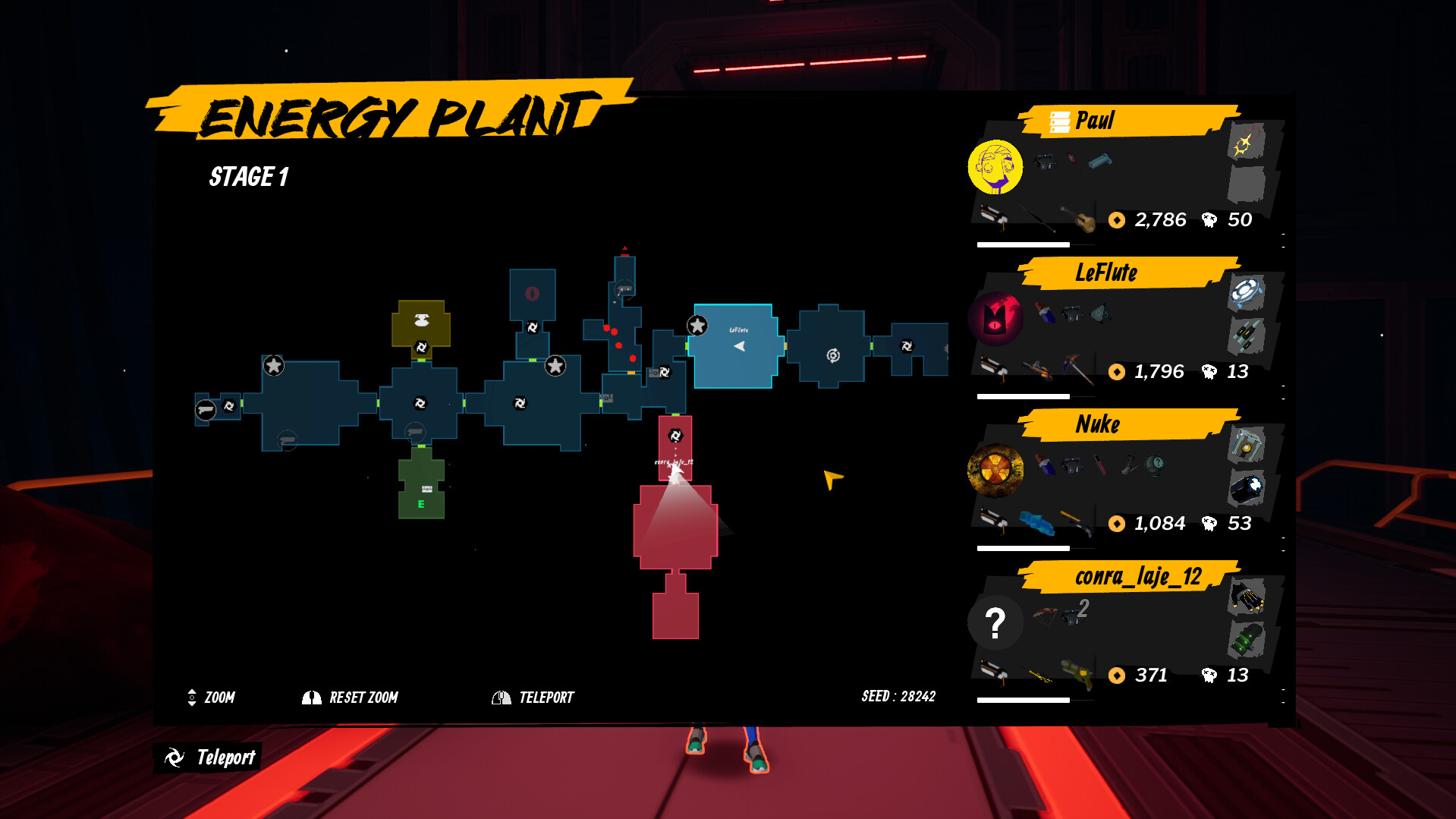The image size is (1456, 819).
Task: Select Paul's guitar item icon
Action: pos(1086,222)
